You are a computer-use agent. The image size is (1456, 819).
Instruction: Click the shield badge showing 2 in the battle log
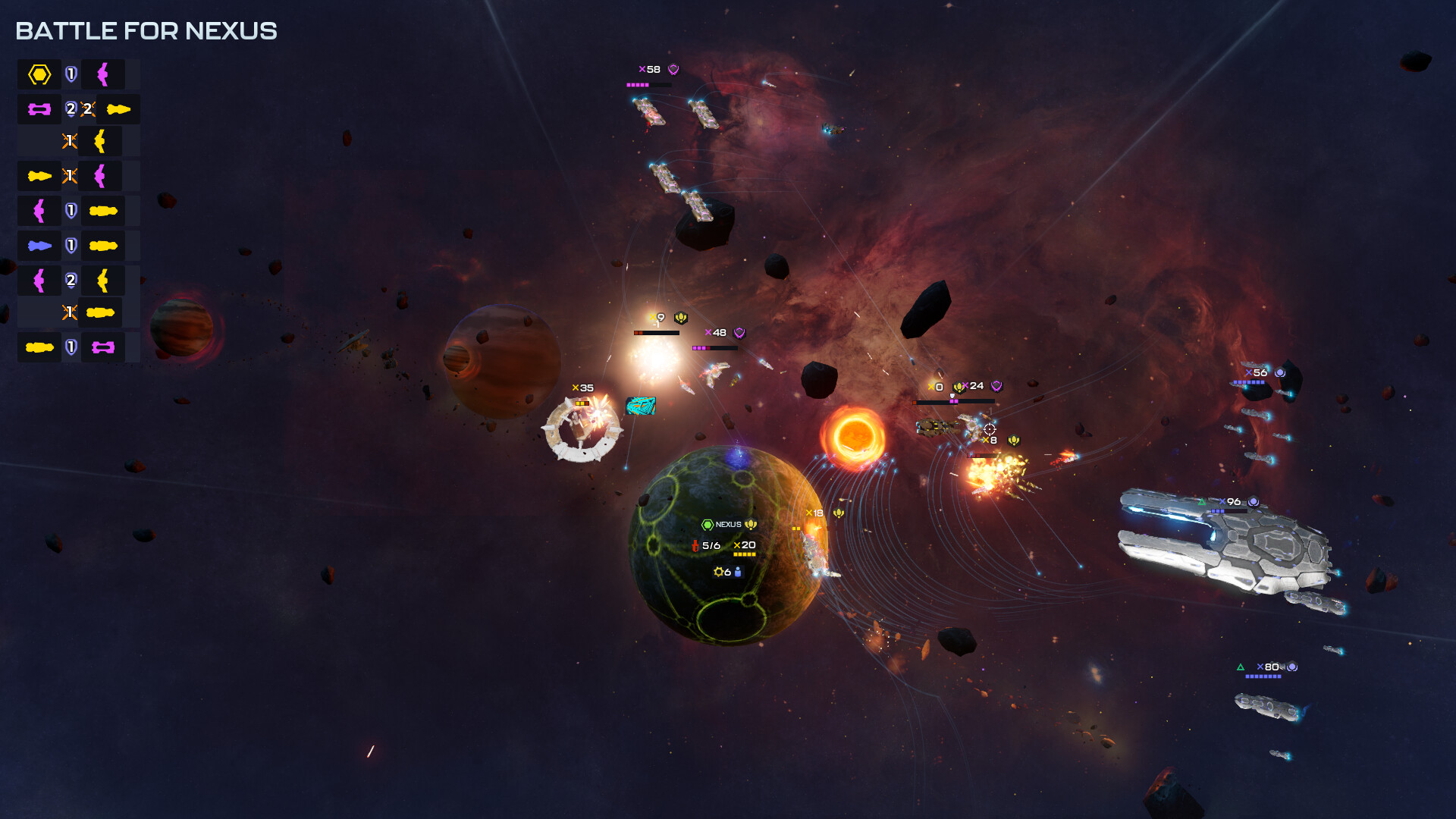coord(71,108)
